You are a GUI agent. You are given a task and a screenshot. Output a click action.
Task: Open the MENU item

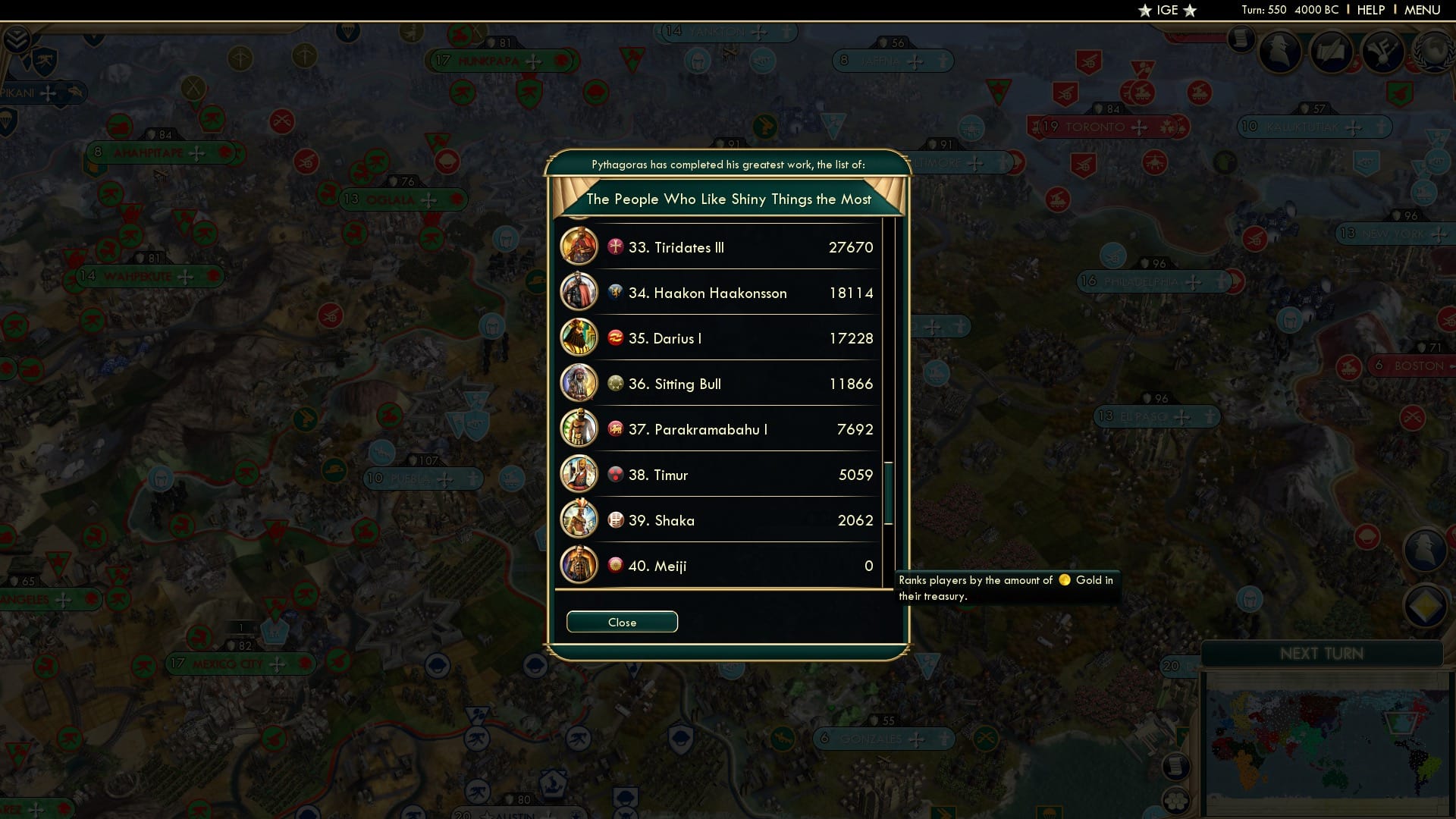[1423, 10]
